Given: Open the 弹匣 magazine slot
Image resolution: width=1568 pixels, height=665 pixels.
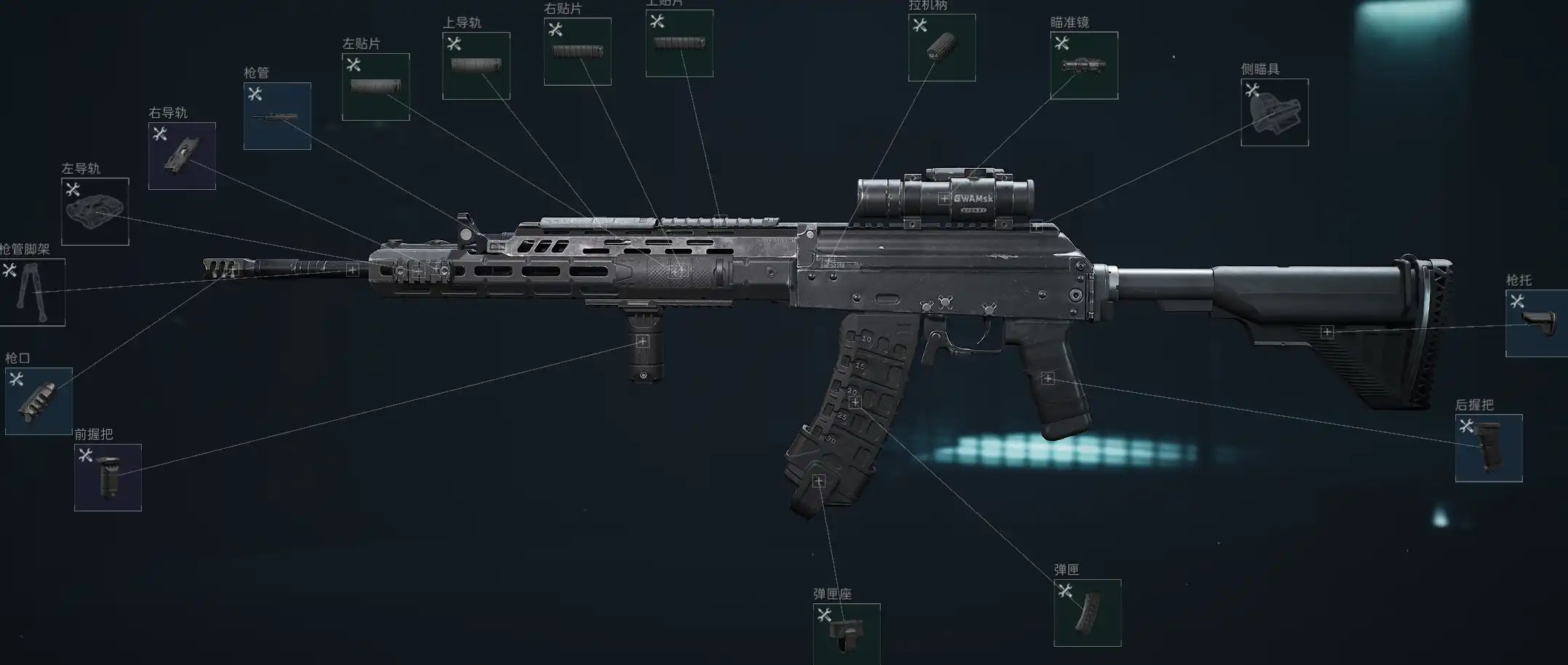Looking at the screenshot, I should (1087, 613).
